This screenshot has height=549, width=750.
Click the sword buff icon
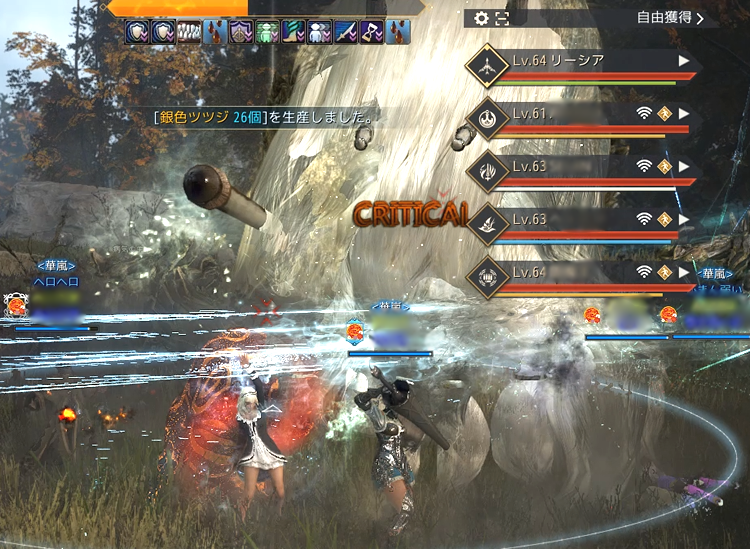point(345,32)
